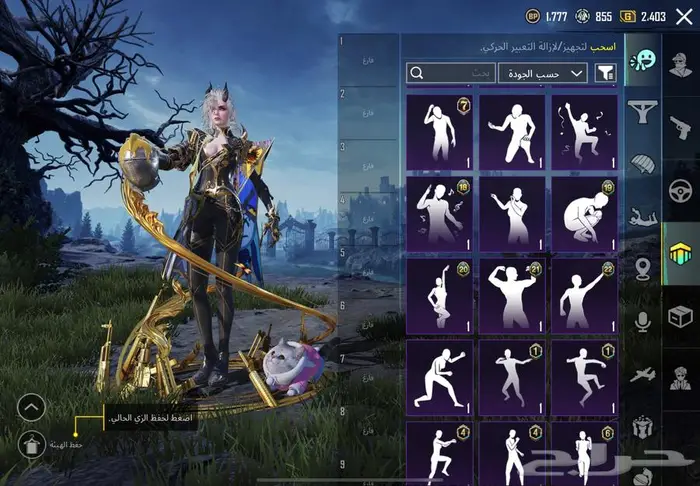The height and width of the screenshot is (486, 700).
Task: Open the steering wheel vehicles tab
Action: pyautogui.click(x=680, y=190)
